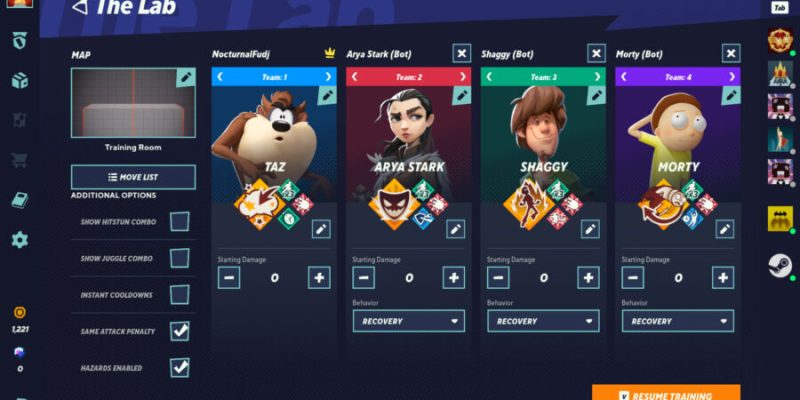
Task: Open Arya Stark's Behavior dropdown
Action: tap(410, 321)
